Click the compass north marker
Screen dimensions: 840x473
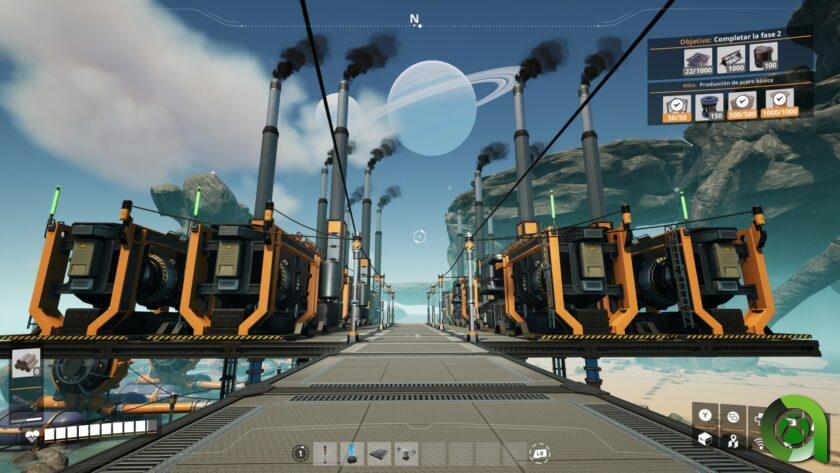(x=415, y=19)
